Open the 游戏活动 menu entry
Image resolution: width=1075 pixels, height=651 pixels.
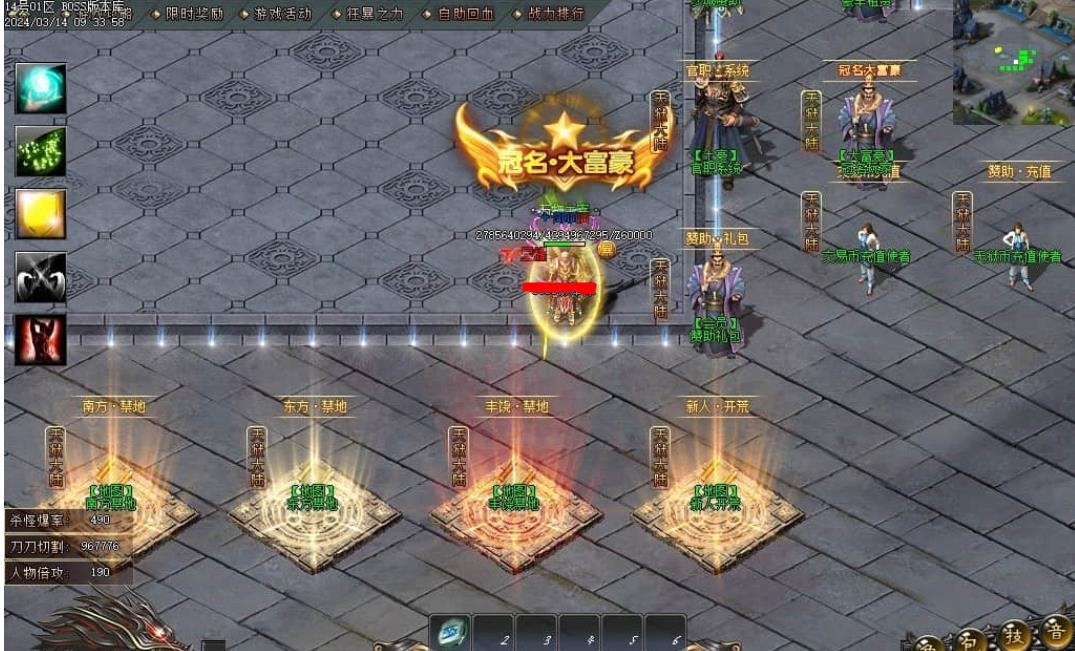pyautogui.click(x=276, y=14)
